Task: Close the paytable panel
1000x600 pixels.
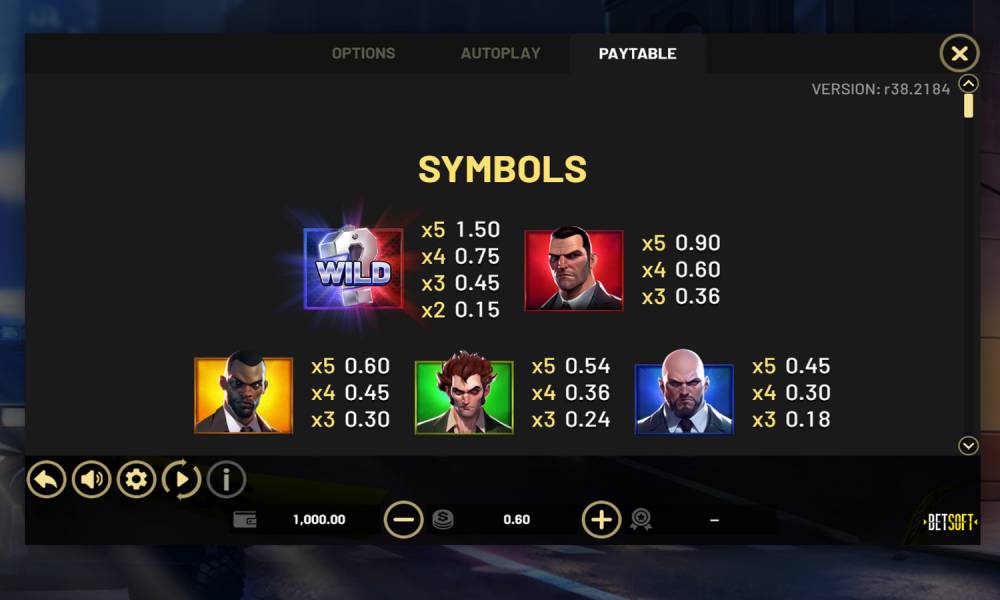Action: coord(959,53)
